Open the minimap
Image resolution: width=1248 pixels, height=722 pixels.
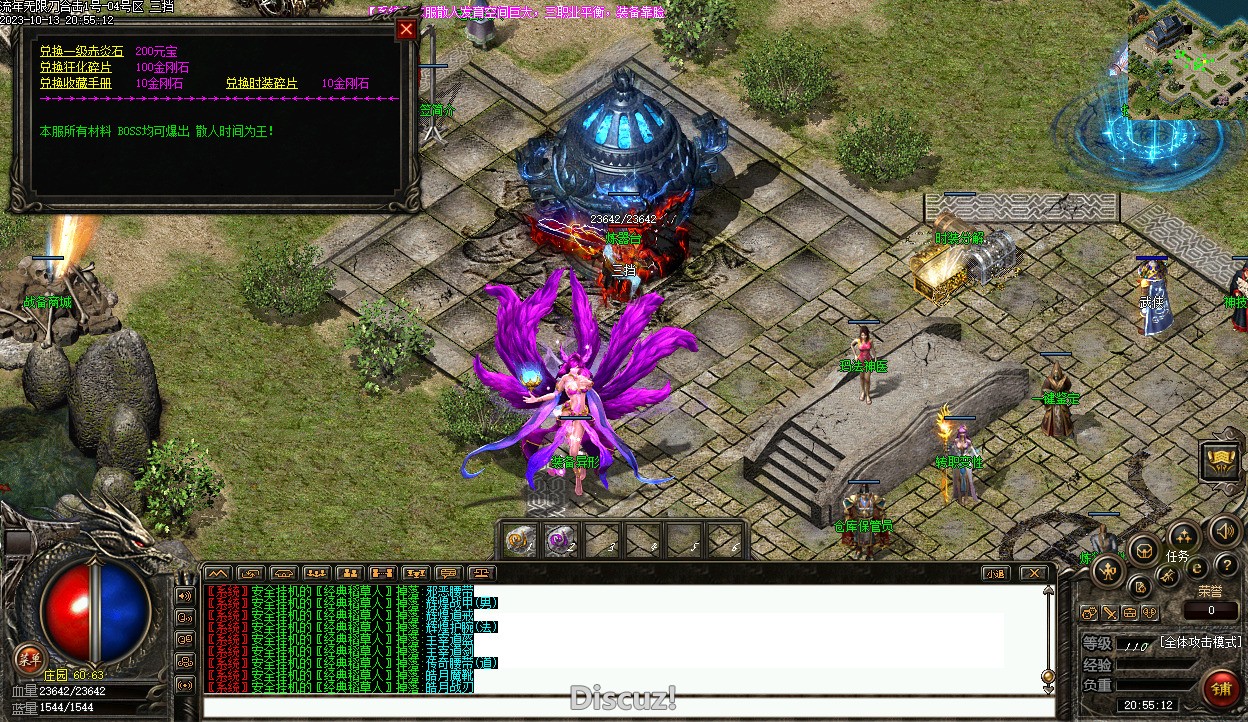click(x=1188, y=60)
